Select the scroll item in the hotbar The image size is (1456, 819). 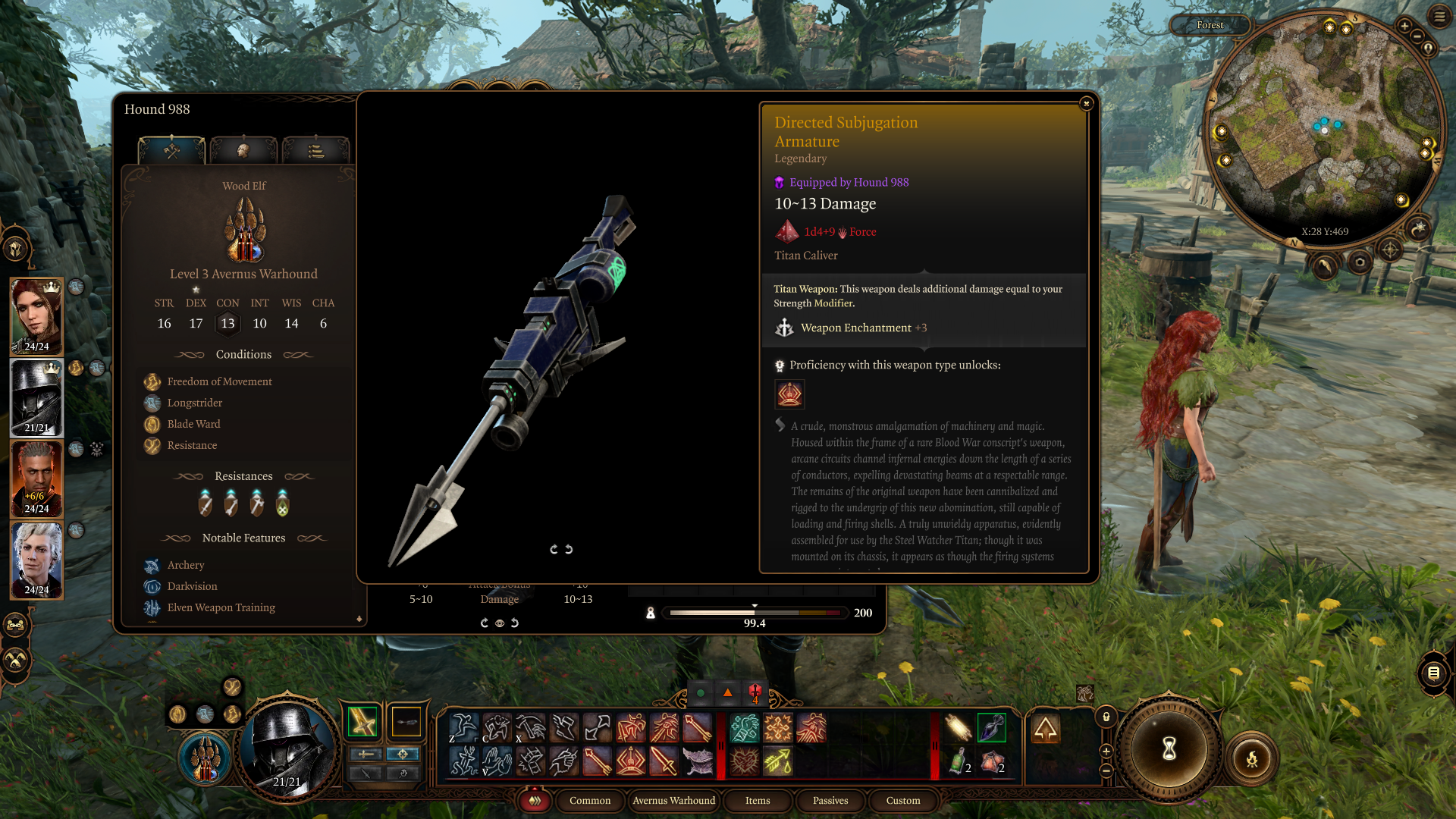[x=958, y=728]
